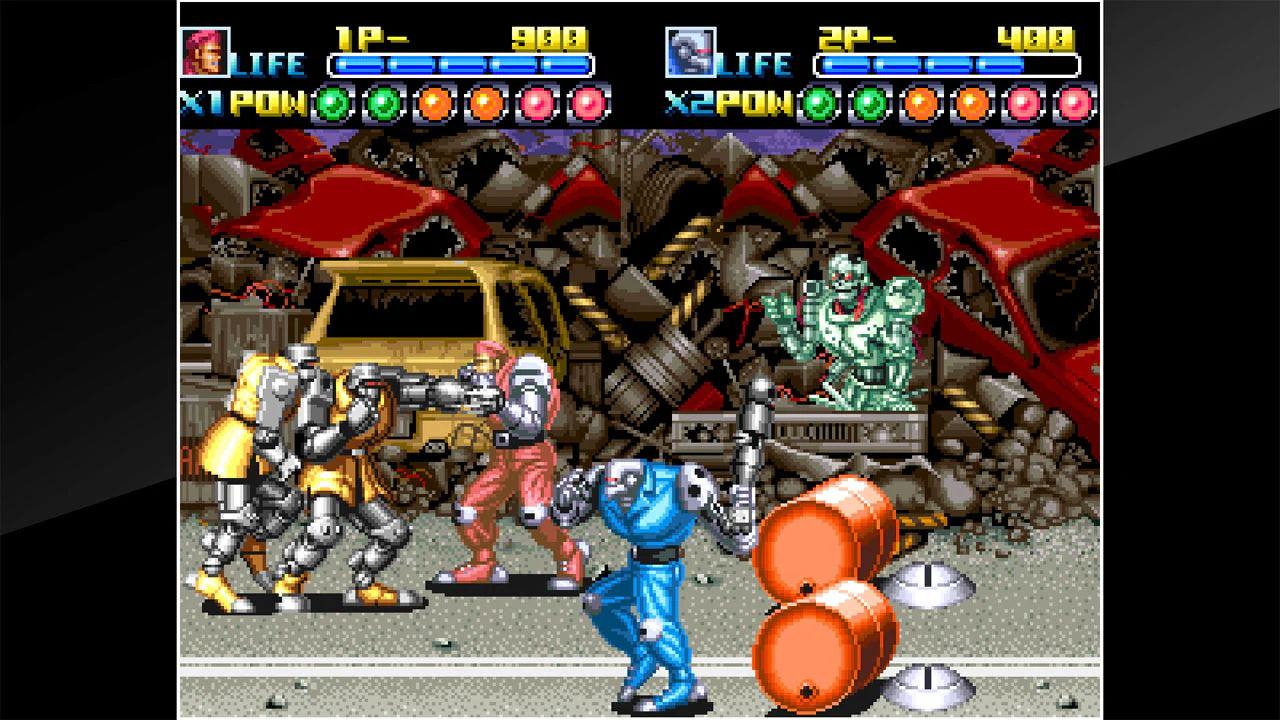Screen dimensions: 1280x720
Task: Click the LIFE text beside the 2P portrait
Action: [x=756, y=63]
